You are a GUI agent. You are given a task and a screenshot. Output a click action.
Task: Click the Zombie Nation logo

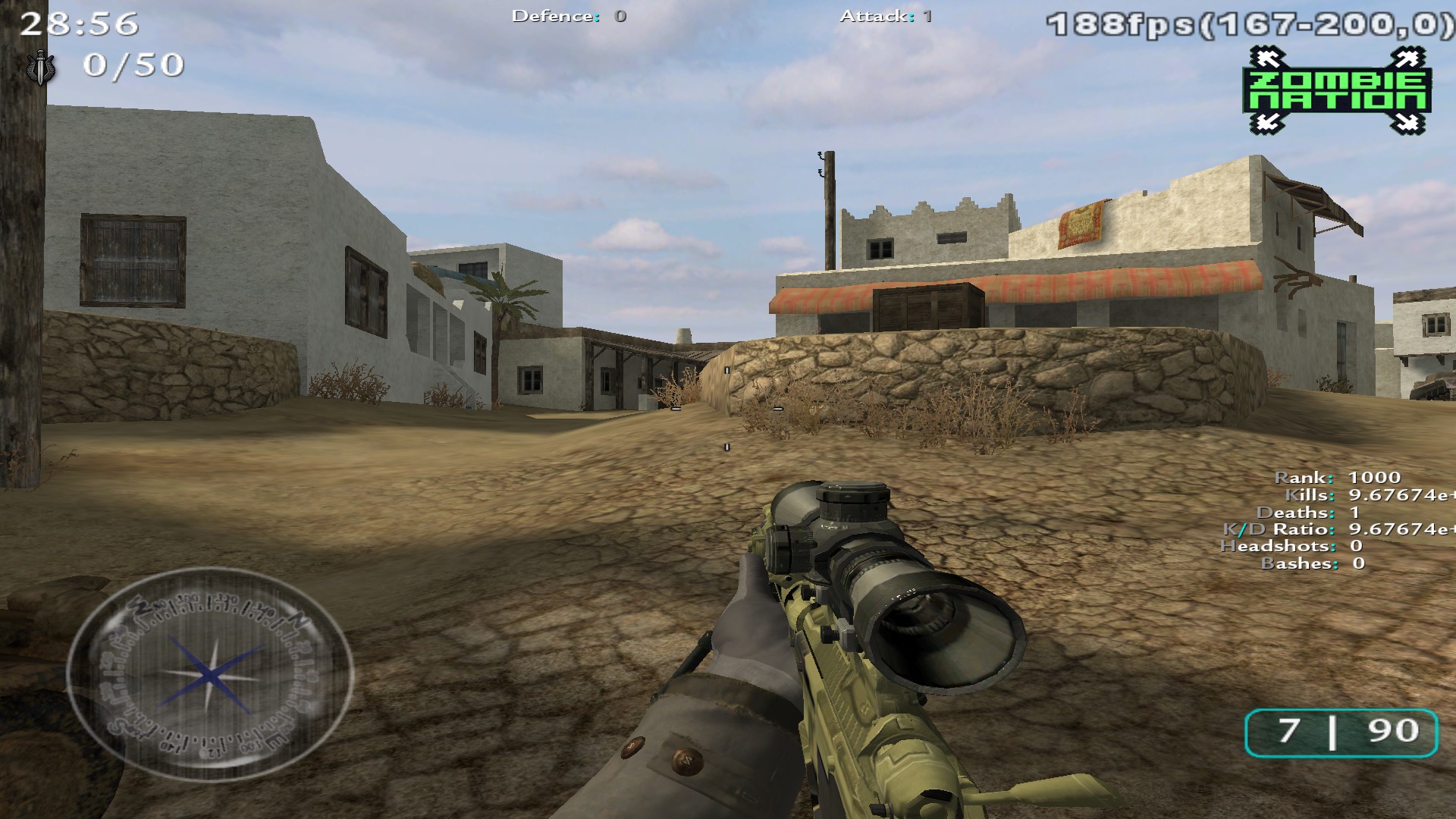[x=1337, y=91]
